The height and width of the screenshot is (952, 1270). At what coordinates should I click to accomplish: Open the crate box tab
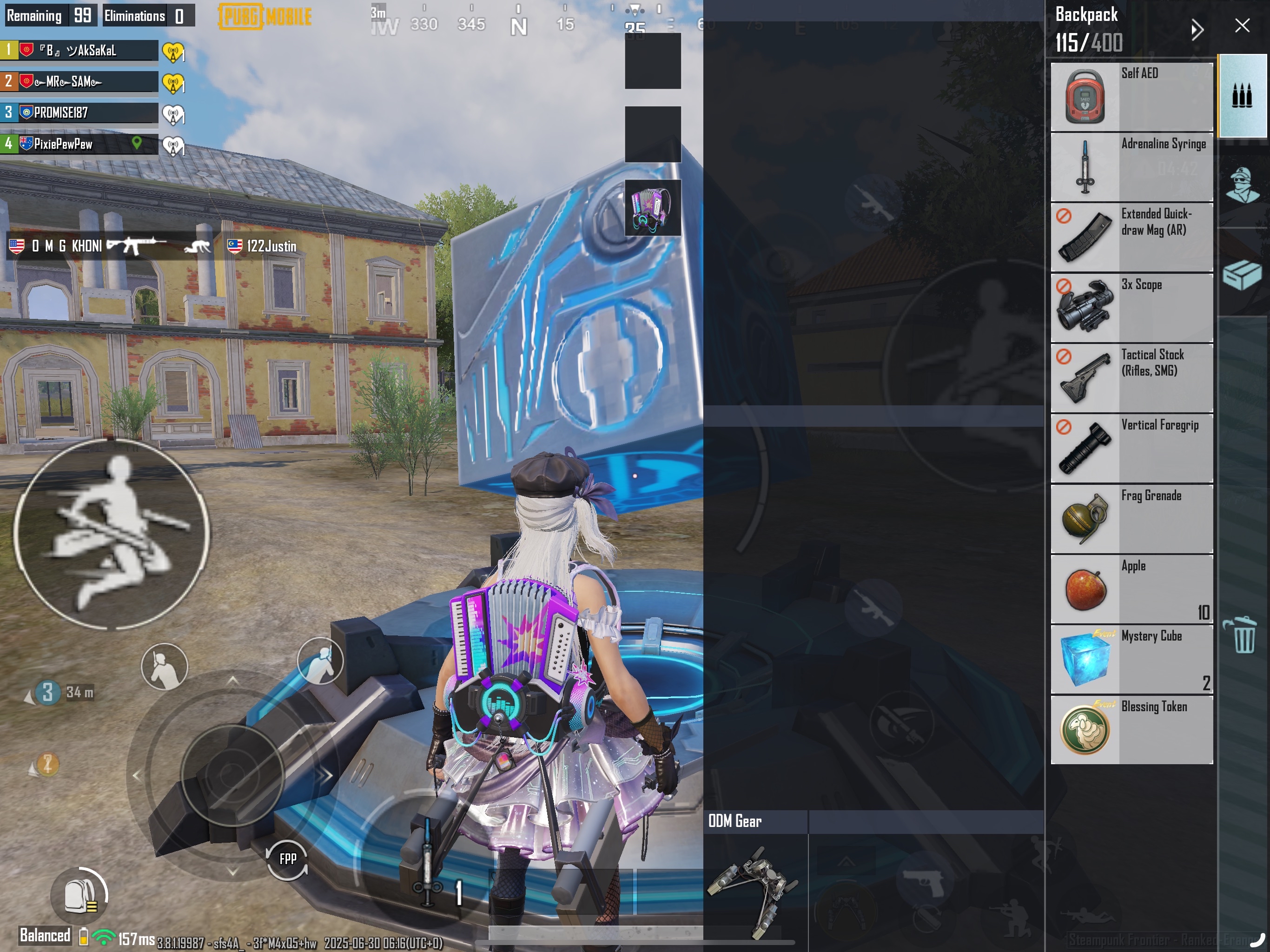pos(1242,274)
